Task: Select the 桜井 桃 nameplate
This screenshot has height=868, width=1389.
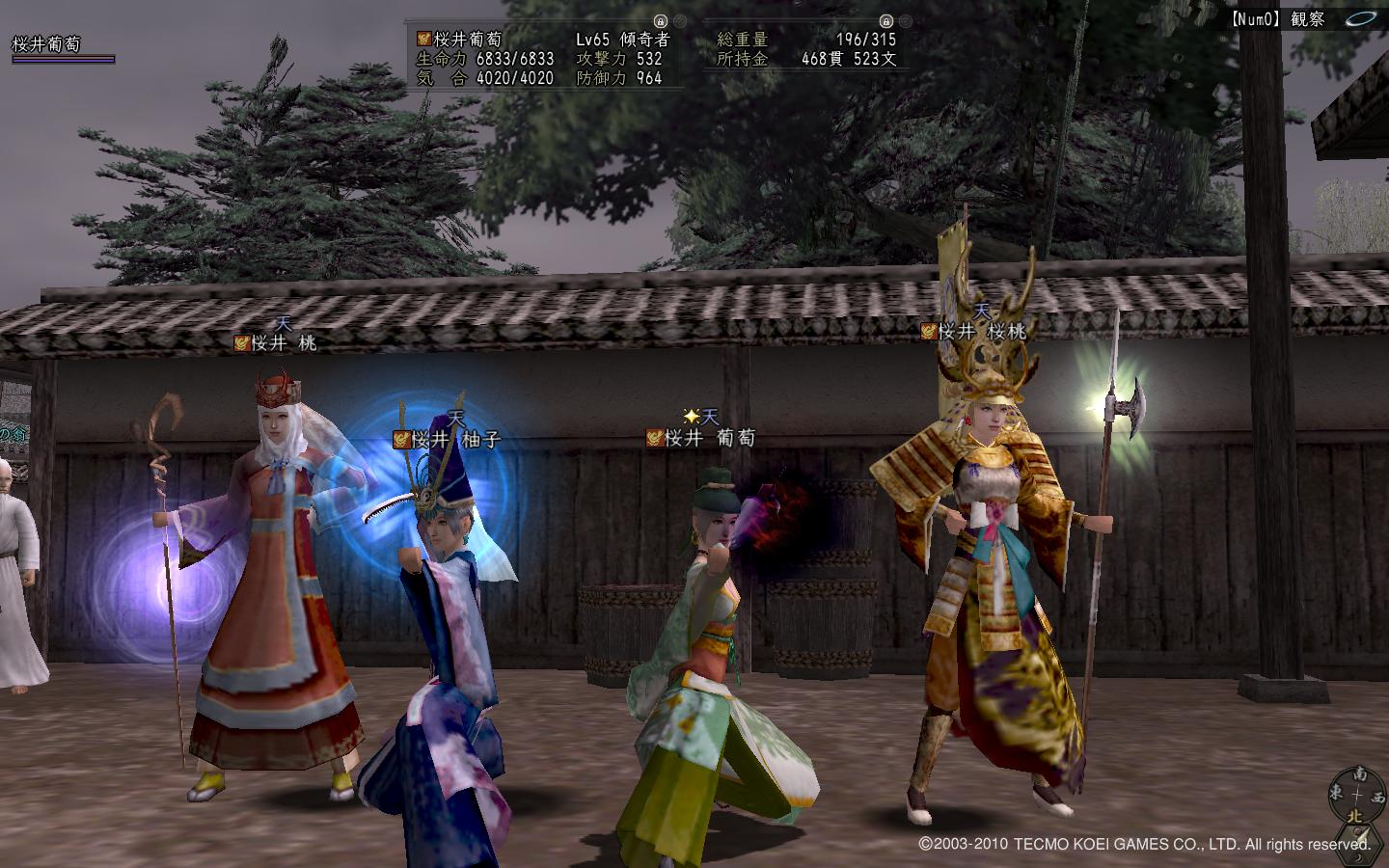Action: [x=276, y=342]
